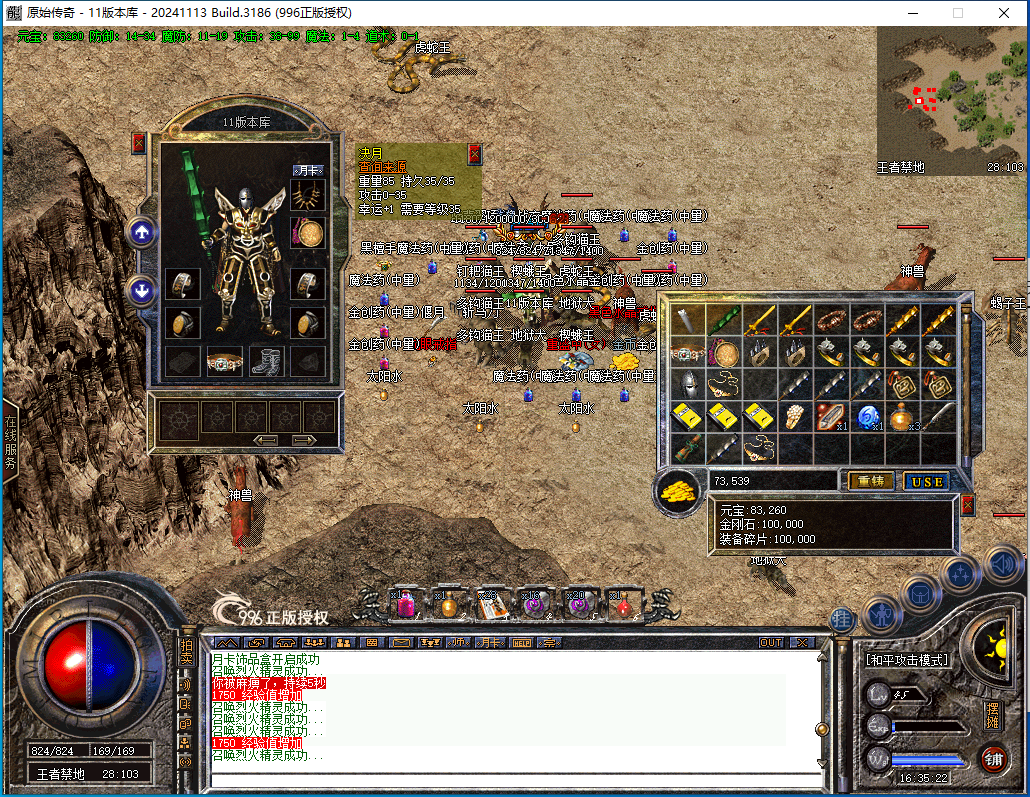The width and height of the screenshot is (1030, 797).
Task: Maximize the game window
Action: [957, 13]
